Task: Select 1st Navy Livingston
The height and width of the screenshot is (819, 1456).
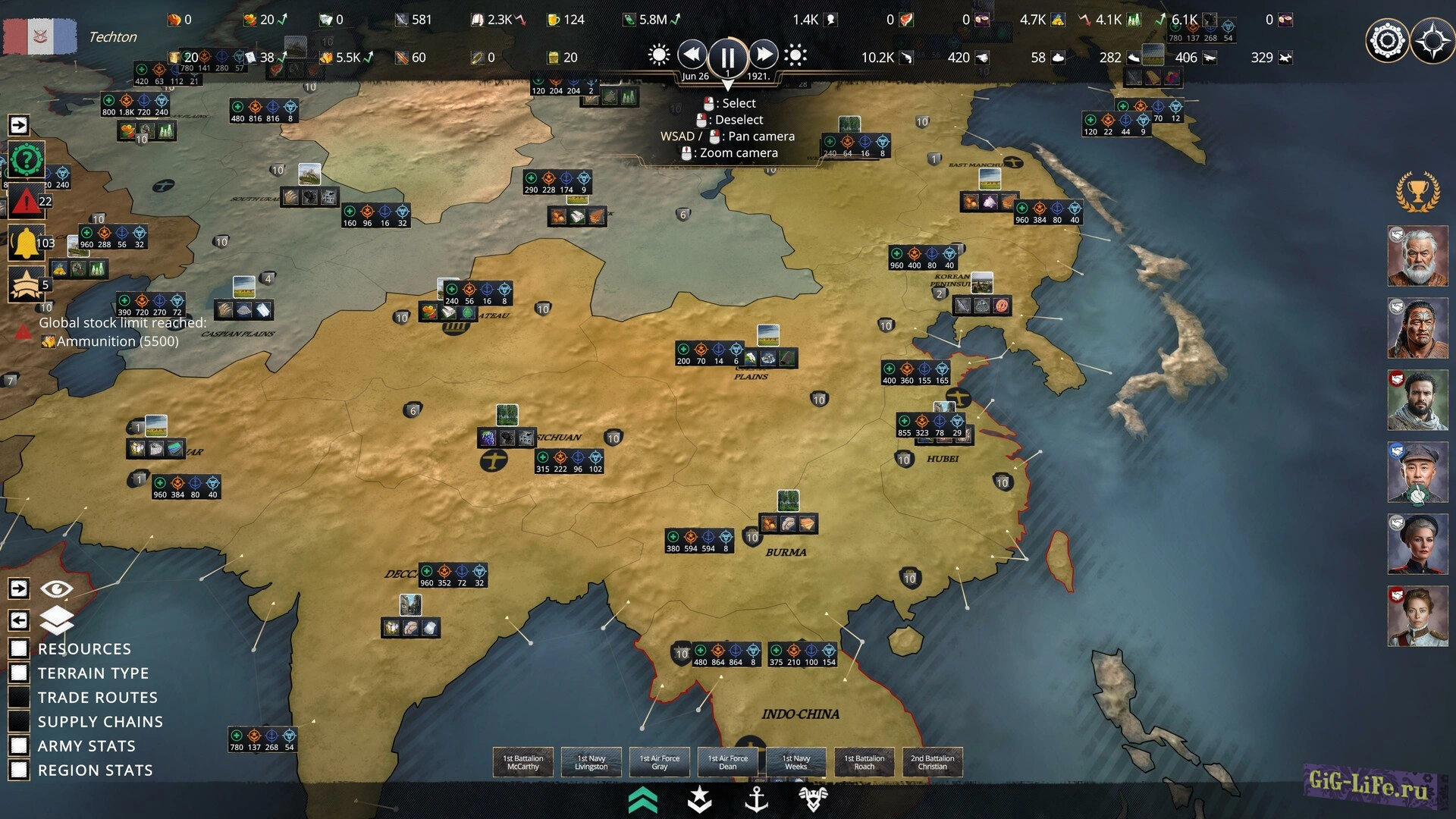Action: pos(591,762)
